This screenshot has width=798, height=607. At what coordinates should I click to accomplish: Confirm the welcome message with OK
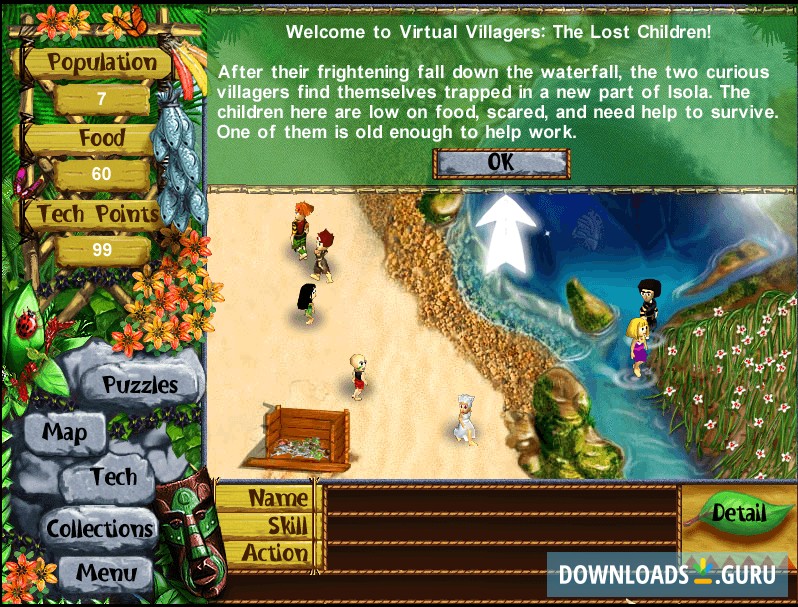pos(501,162)
